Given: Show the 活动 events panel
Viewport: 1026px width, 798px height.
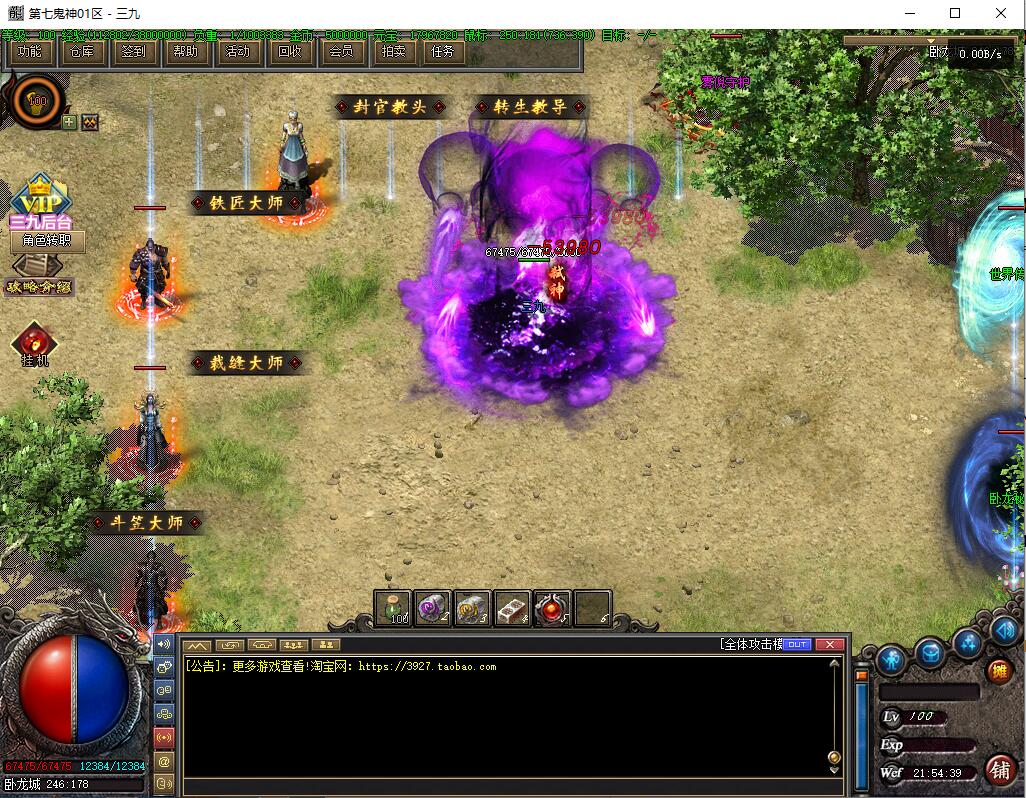Looking at the screenshot, I should [238, 52].
